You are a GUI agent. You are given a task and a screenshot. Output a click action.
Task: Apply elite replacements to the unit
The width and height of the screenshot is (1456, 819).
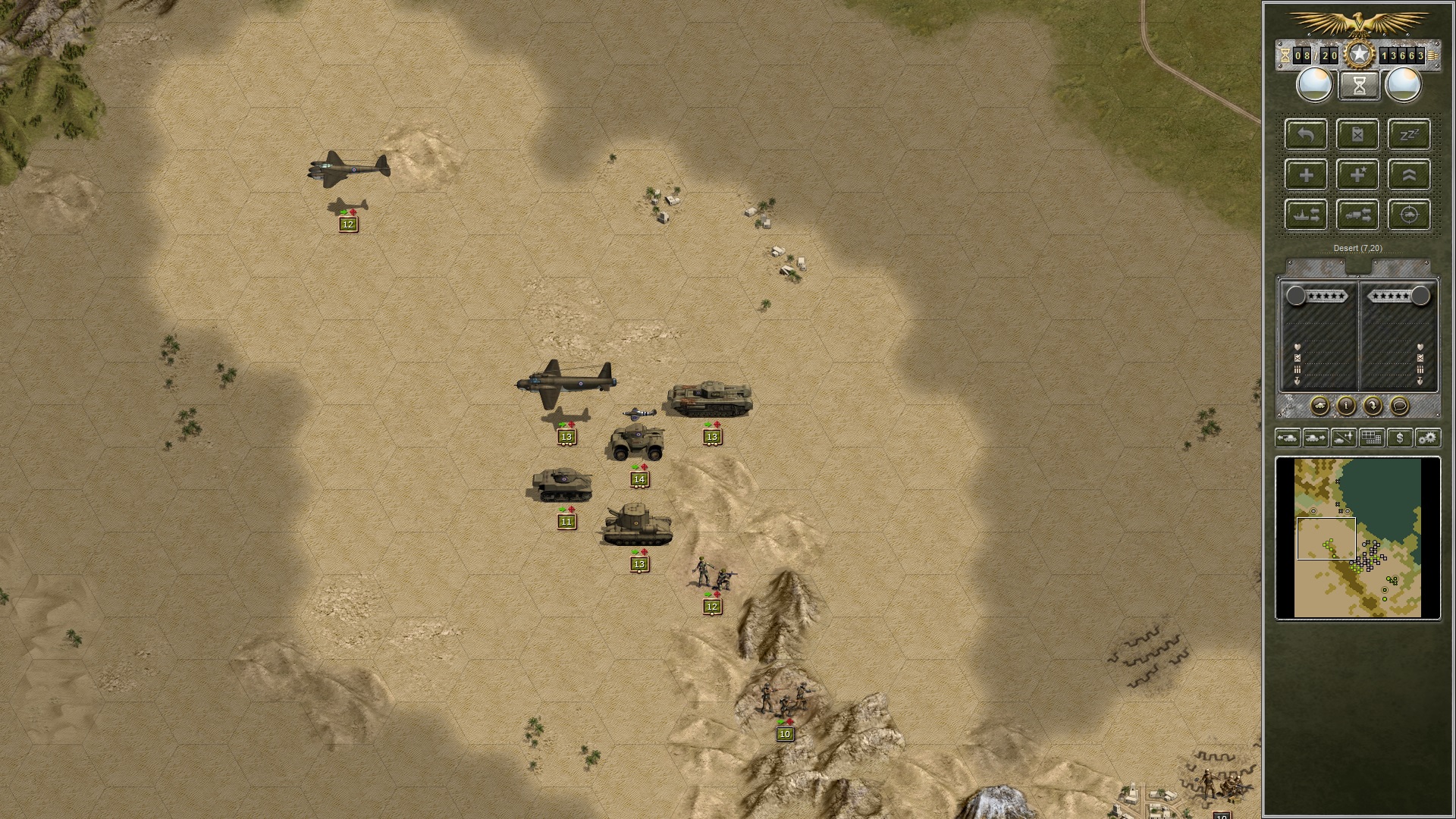pyautogui.click(x=1357, y=175)
